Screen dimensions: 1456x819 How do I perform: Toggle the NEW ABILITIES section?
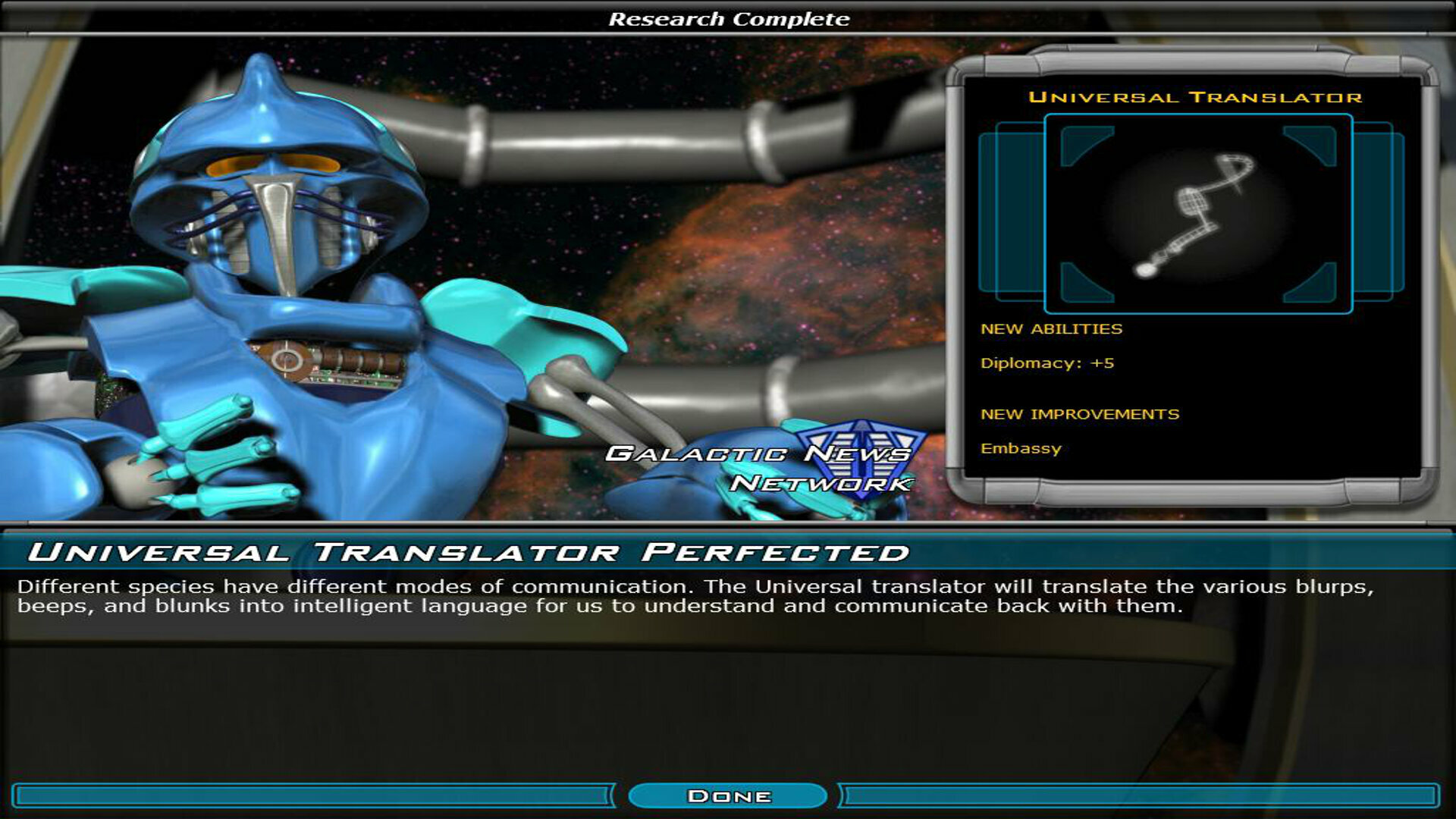1053,328
